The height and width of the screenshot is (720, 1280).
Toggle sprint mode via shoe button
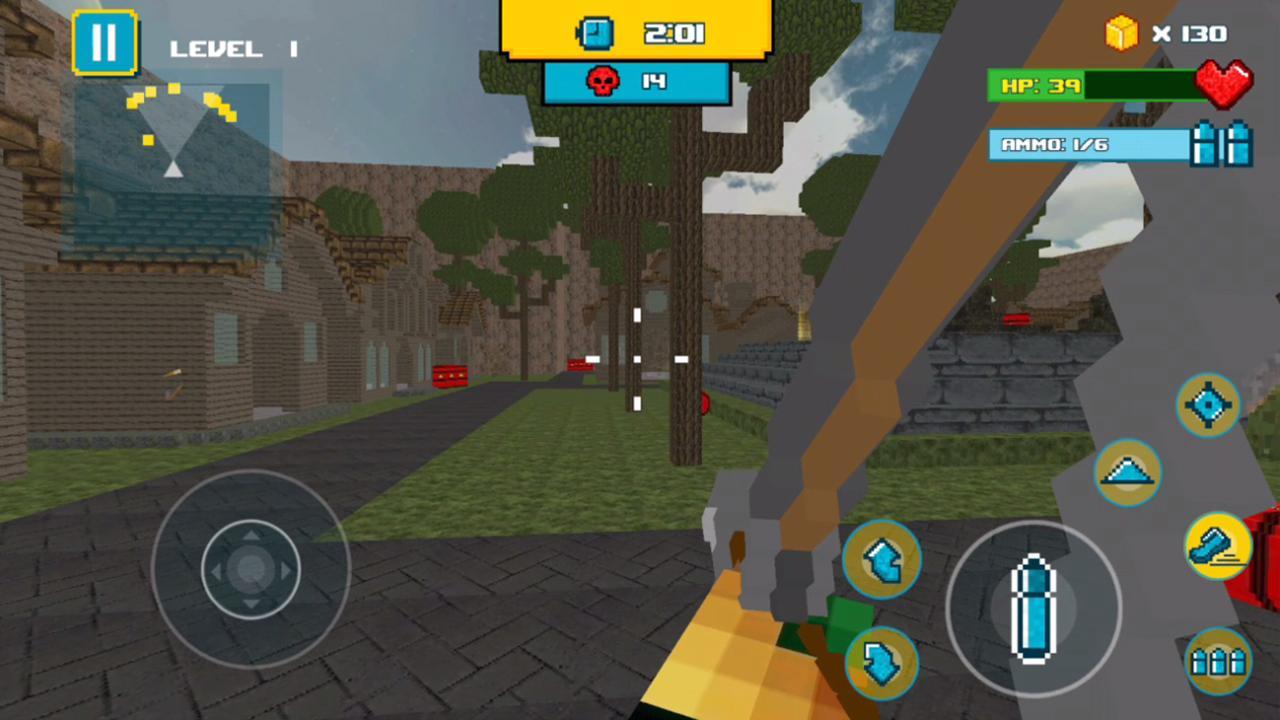[x=1218, y=545]
